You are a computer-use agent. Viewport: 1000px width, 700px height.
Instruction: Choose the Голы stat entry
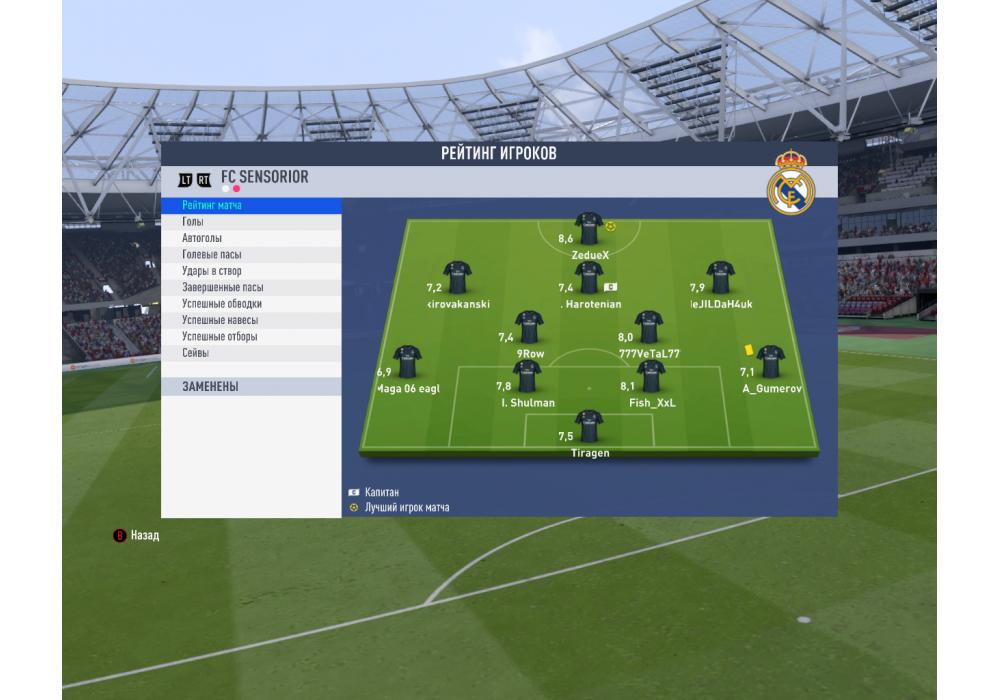[x=250, y=222]
